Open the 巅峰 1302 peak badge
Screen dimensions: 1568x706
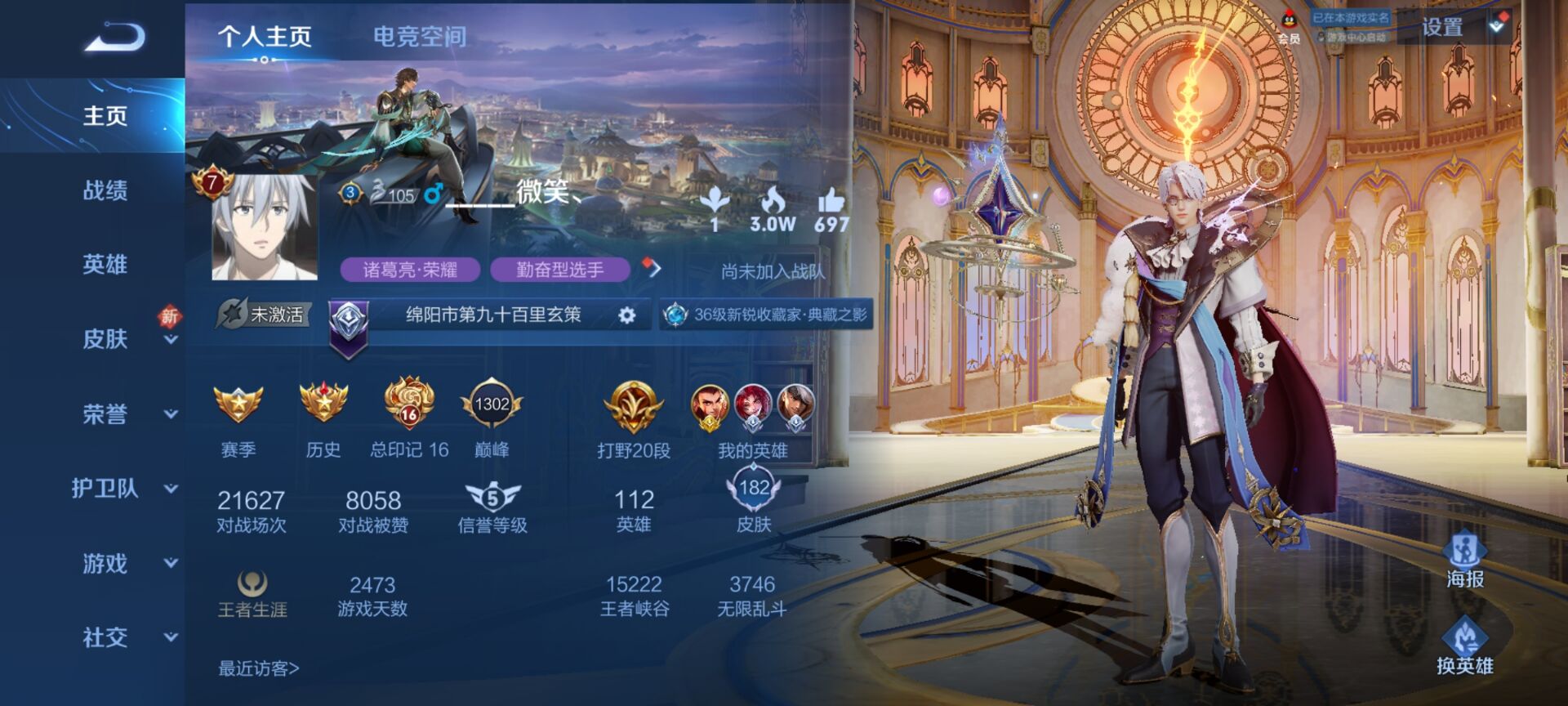(x=492, y=404)
